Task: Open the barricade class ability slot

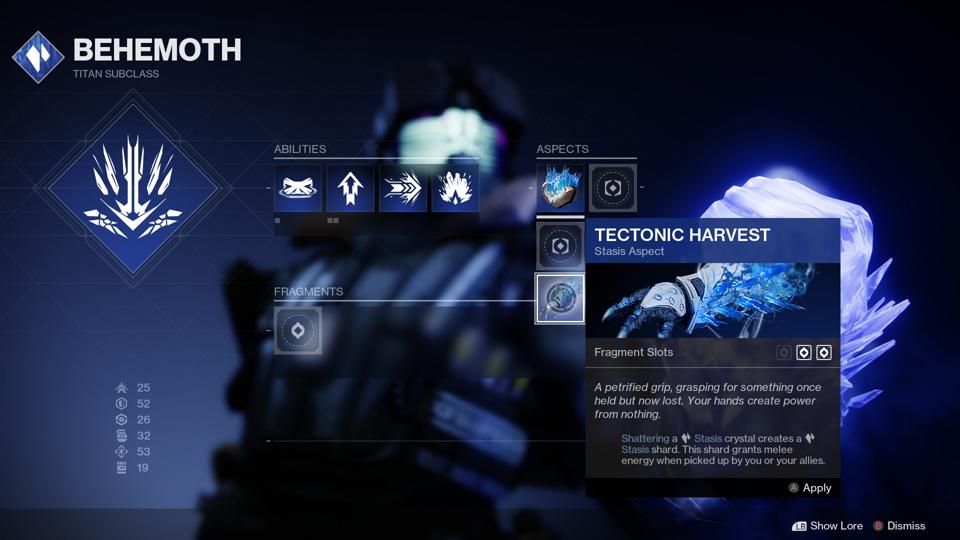Action: click(298, 188)
